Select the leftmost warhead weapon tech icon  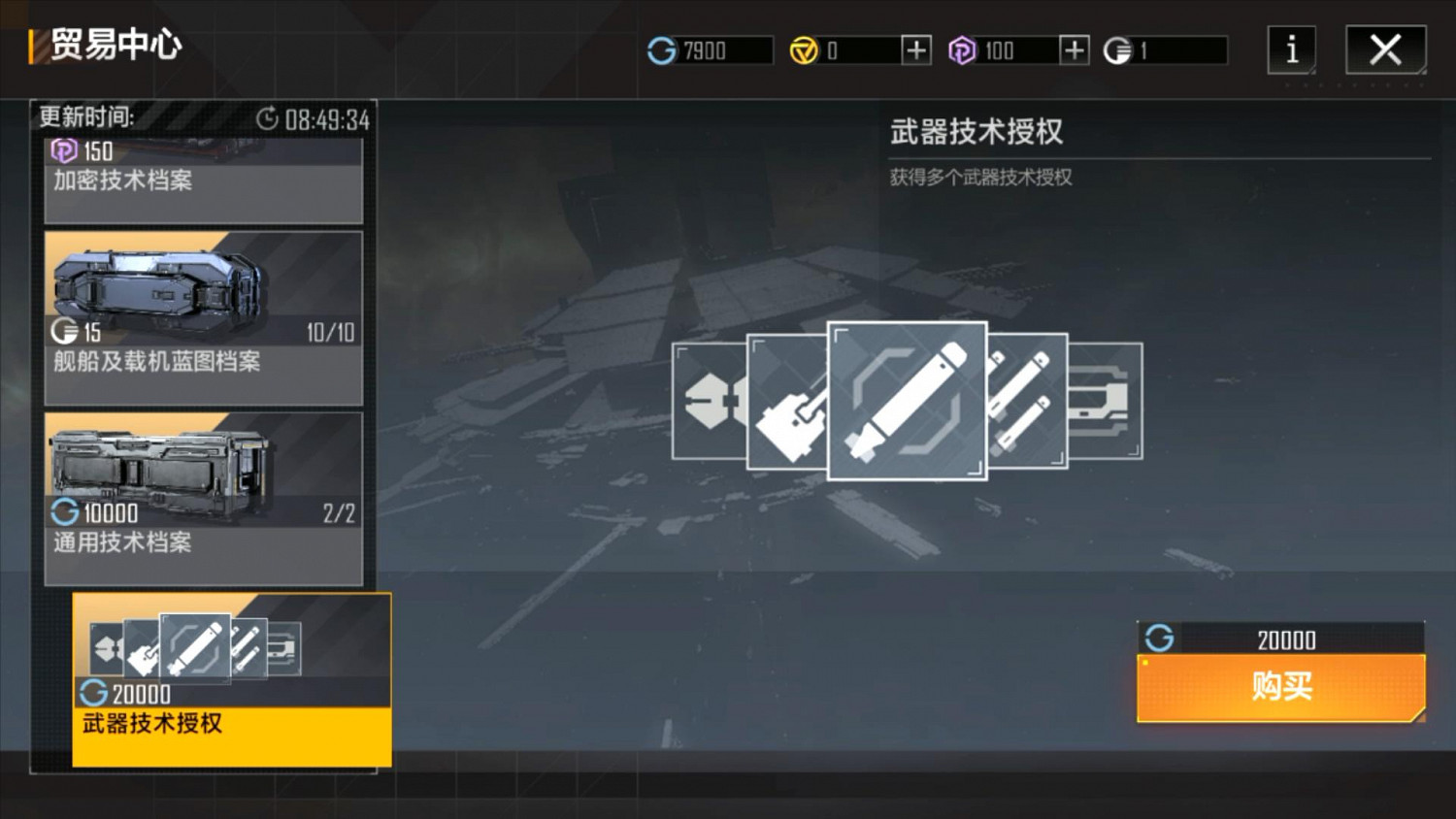coord(709,403)
